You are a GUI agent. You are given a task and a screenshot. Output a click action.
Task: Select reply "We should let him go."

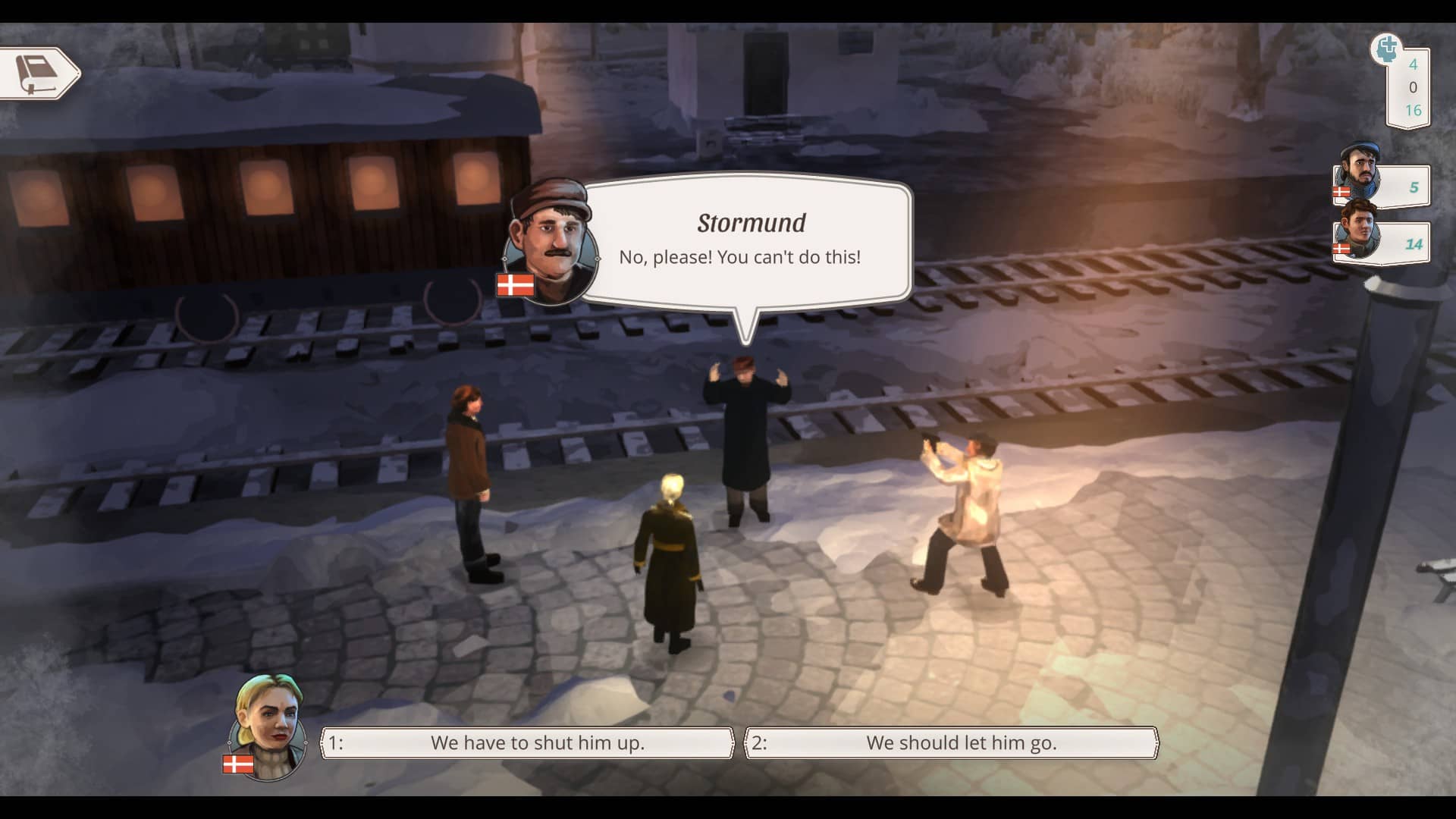[x=952, y=743]
